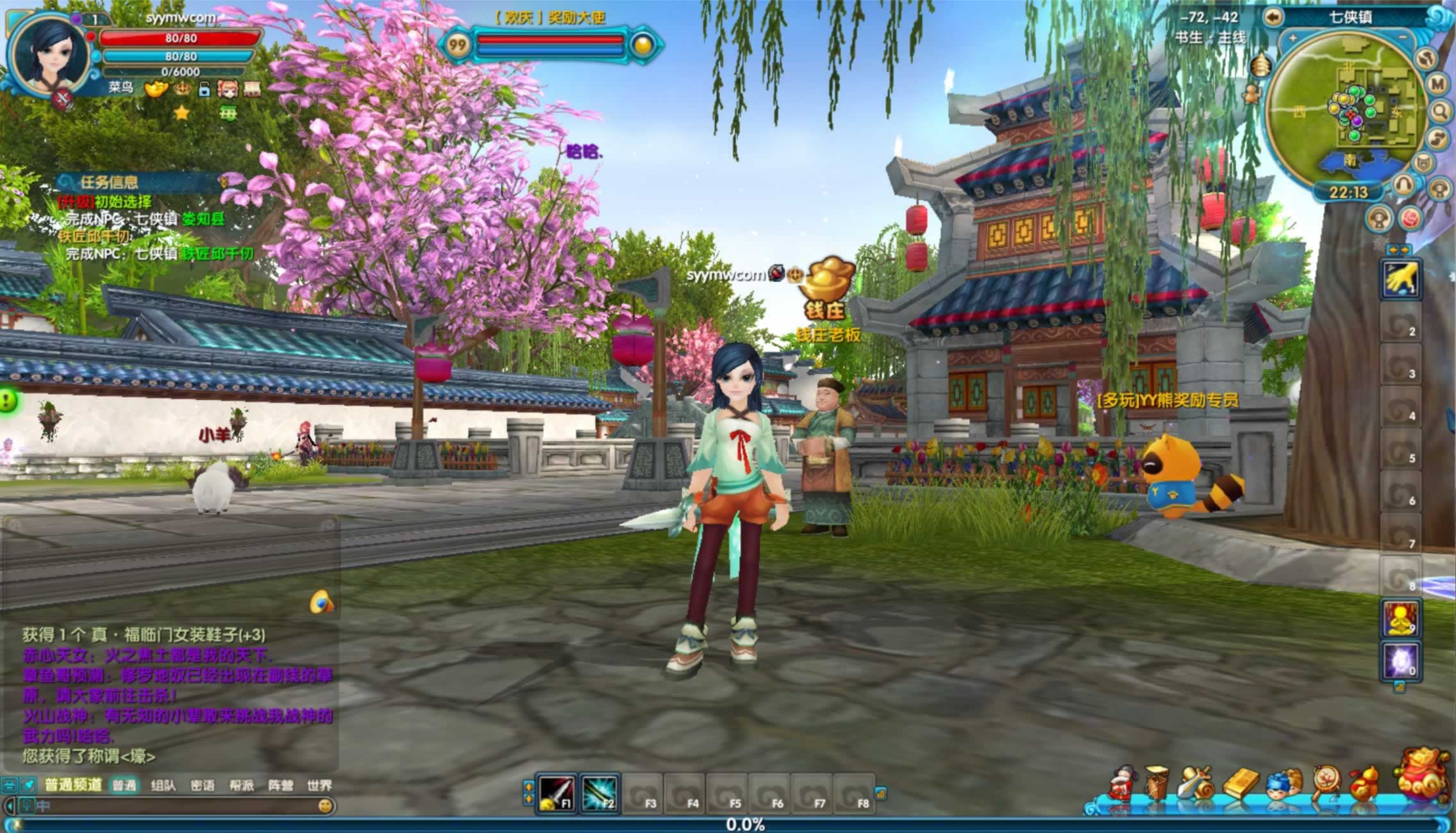1456x833 pixels.
Task: Click the M button beside the minimap
Action: coord(1437,84)
